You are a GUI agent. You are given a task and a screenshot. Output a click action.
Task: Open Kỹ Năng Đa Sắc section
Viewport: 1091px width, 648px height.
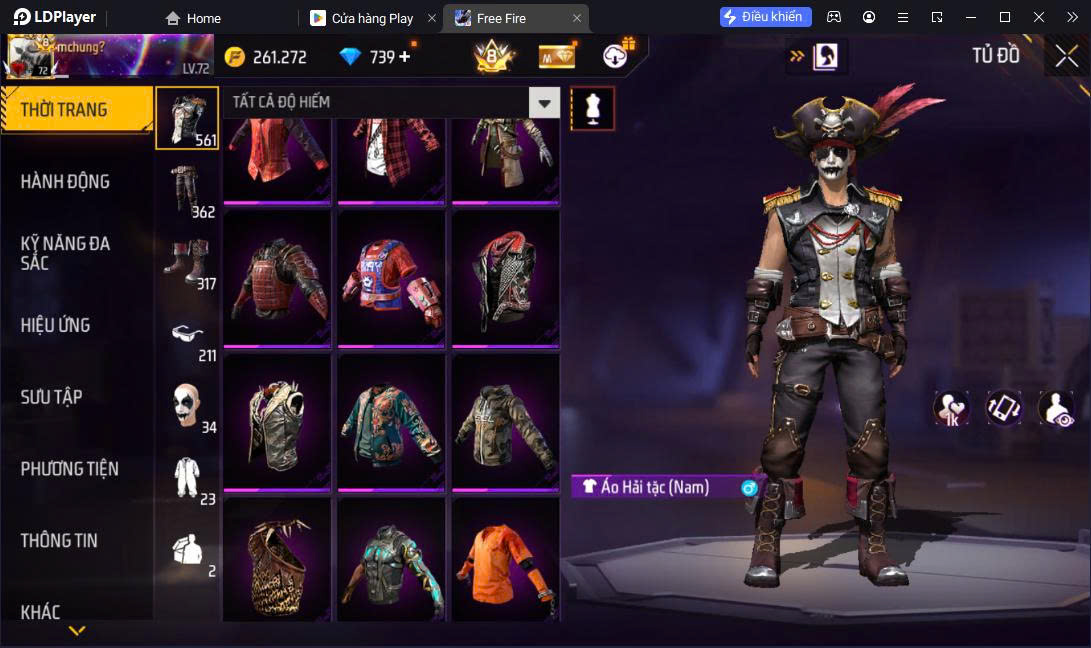66,253
